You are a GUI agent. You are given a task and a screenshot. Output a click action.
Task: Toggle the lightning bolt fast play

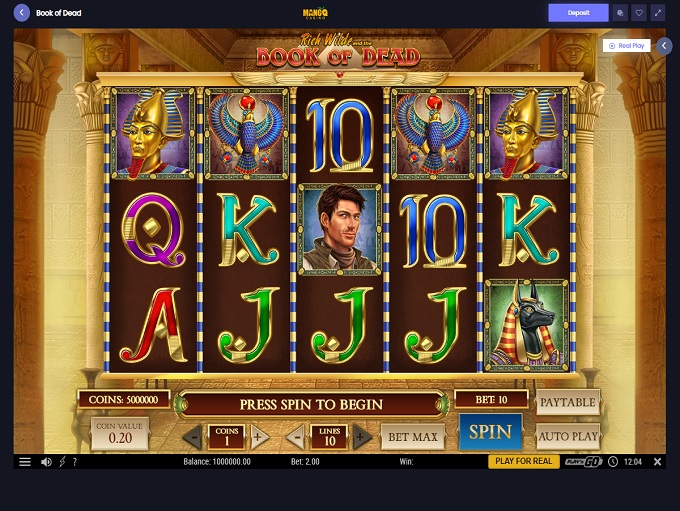point(62,462)
